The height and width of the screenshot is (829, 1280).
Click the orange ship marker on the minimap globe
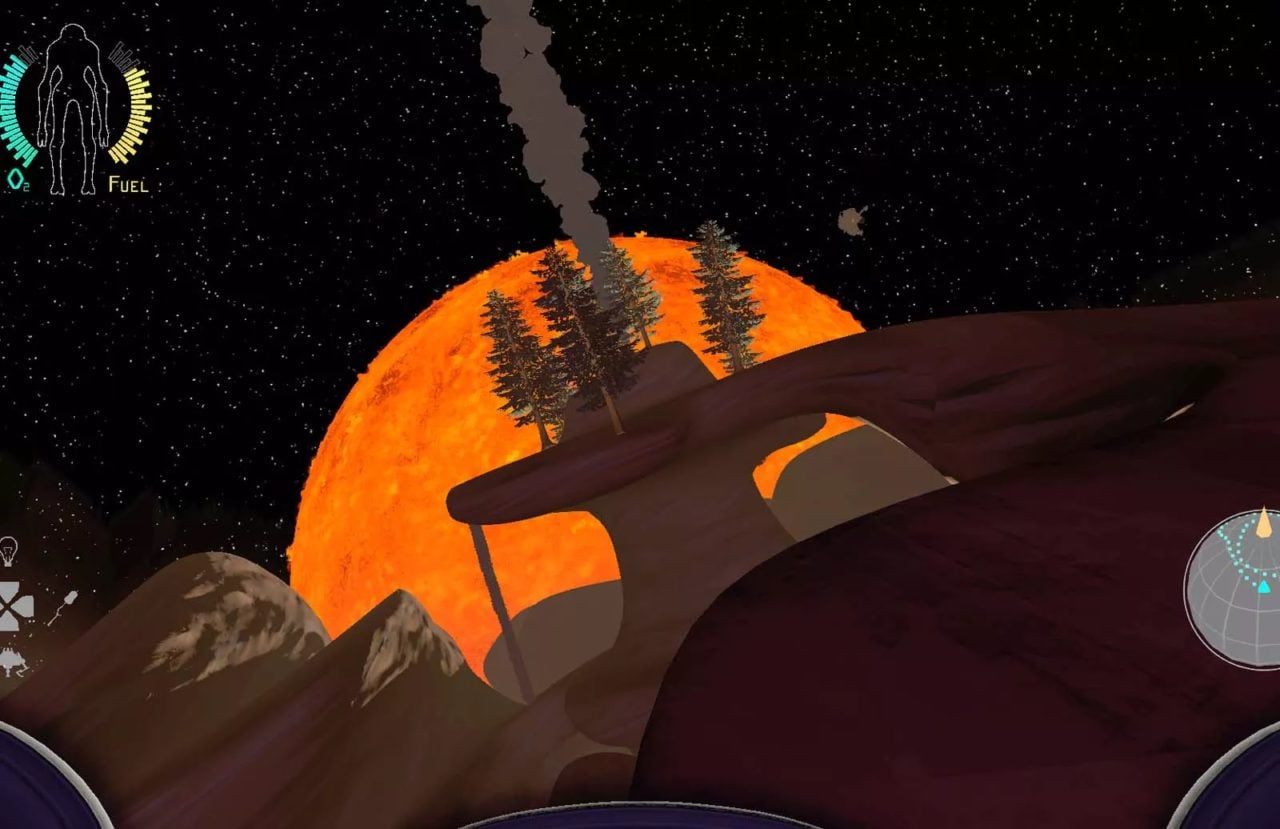pos(1263,525)
